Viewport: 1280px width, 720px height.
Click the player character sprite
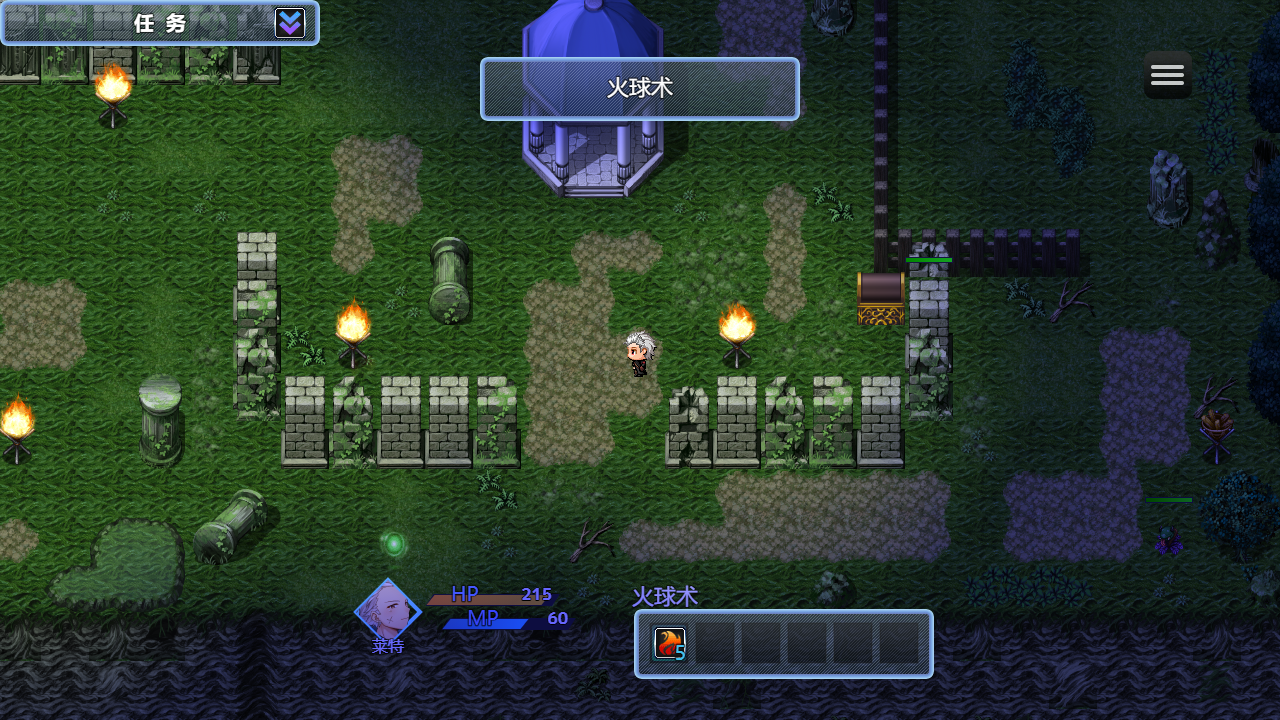[x=638, y=352]
